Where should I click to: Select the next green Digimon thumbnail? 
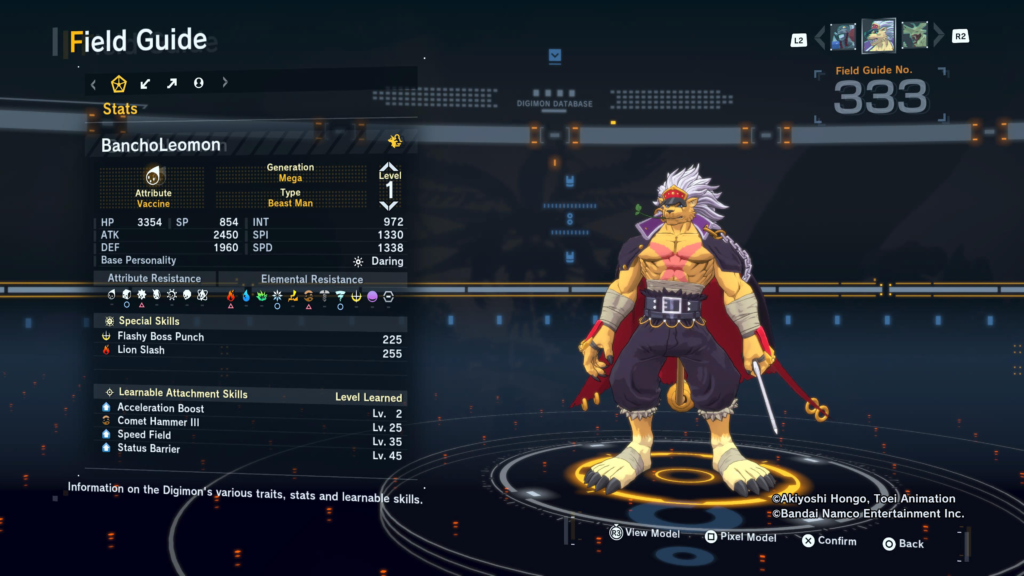[x=914, y=37]
